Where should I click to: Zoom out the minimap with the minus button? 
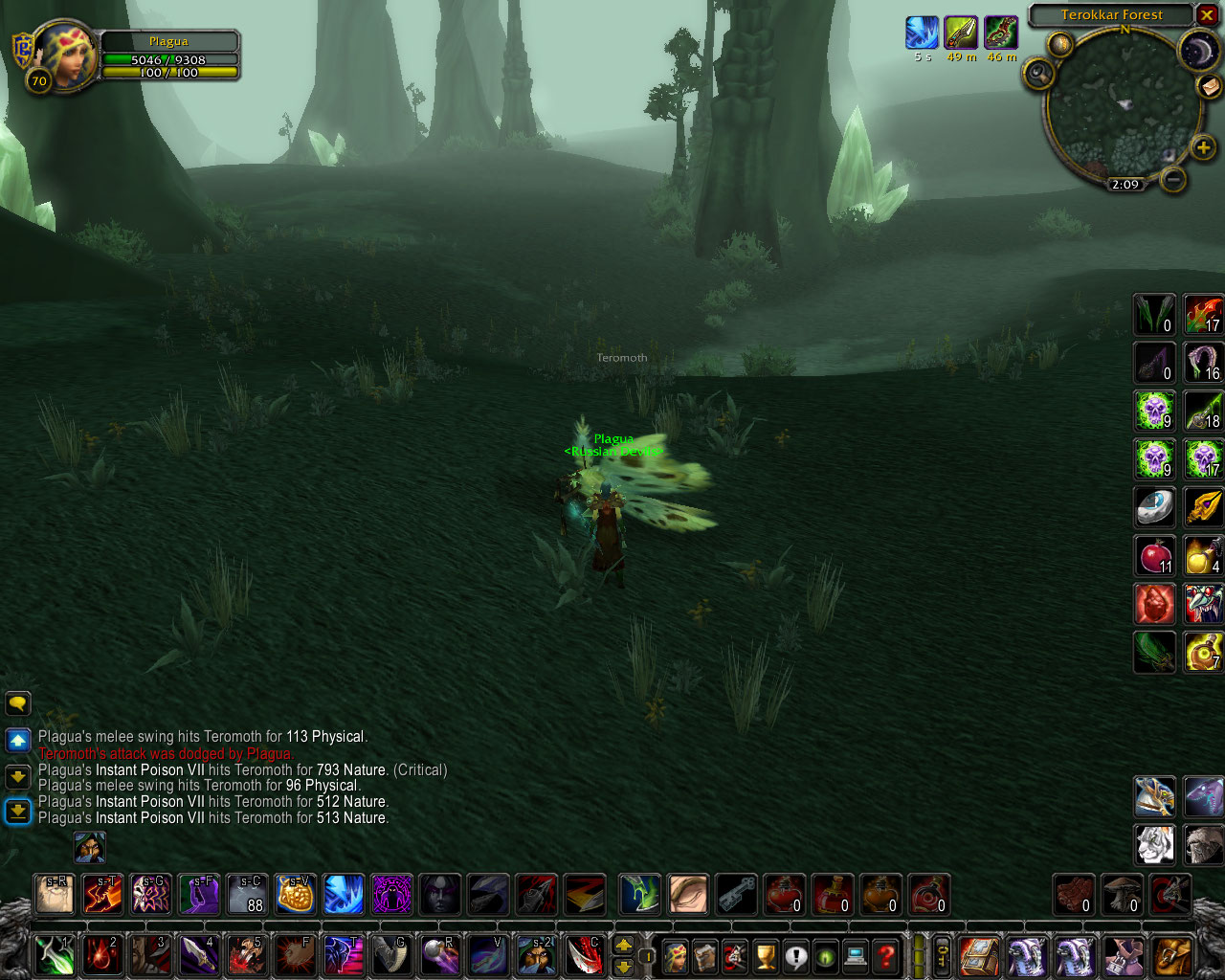coord(1172,178)
